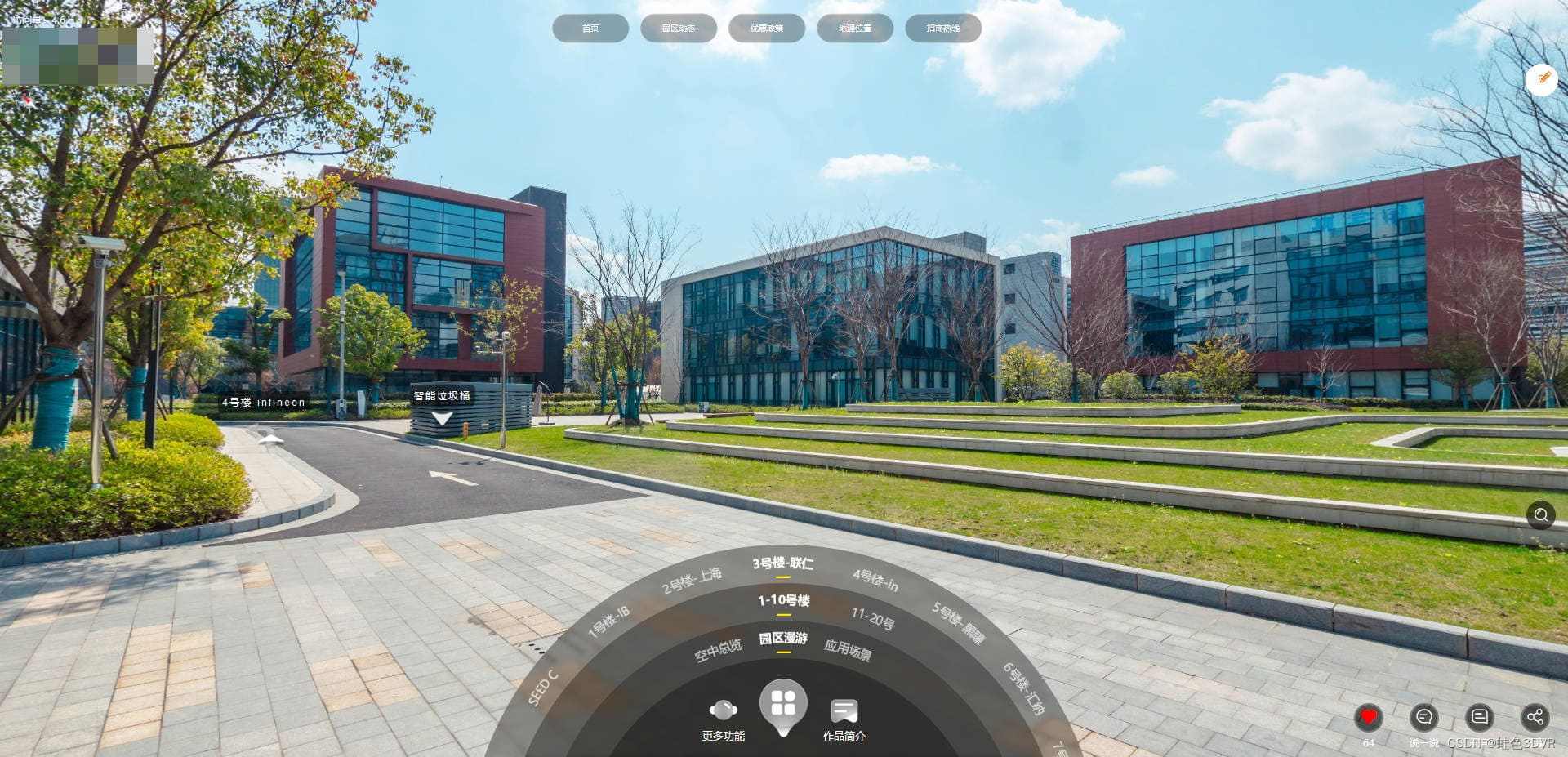Open the 优惠政策 section
Image resolution: width=1568 pixels, height=757 pixels.
[x=767, y=29]
